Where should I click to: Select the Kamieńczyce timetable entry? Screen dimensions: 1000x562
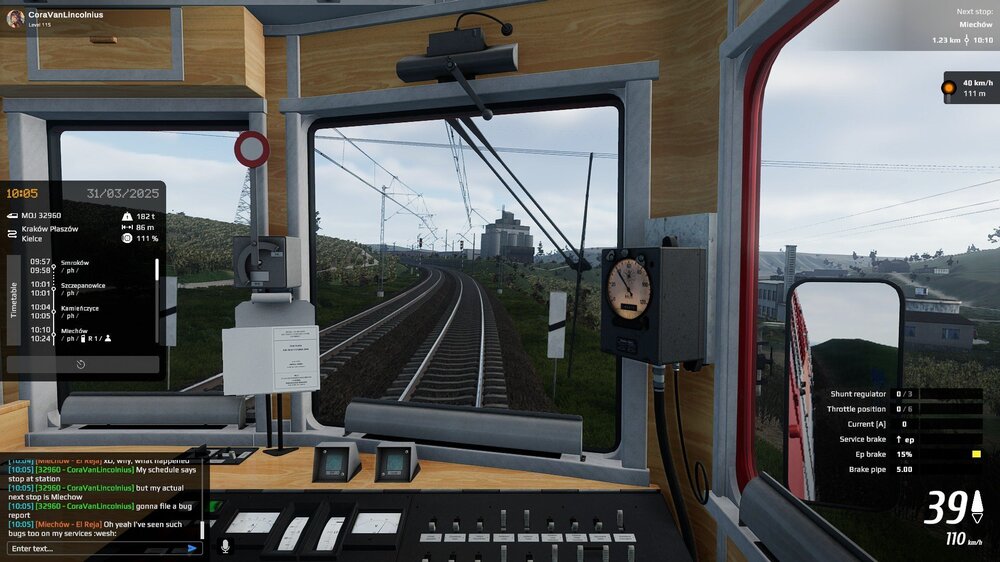[x=84, y=312]
